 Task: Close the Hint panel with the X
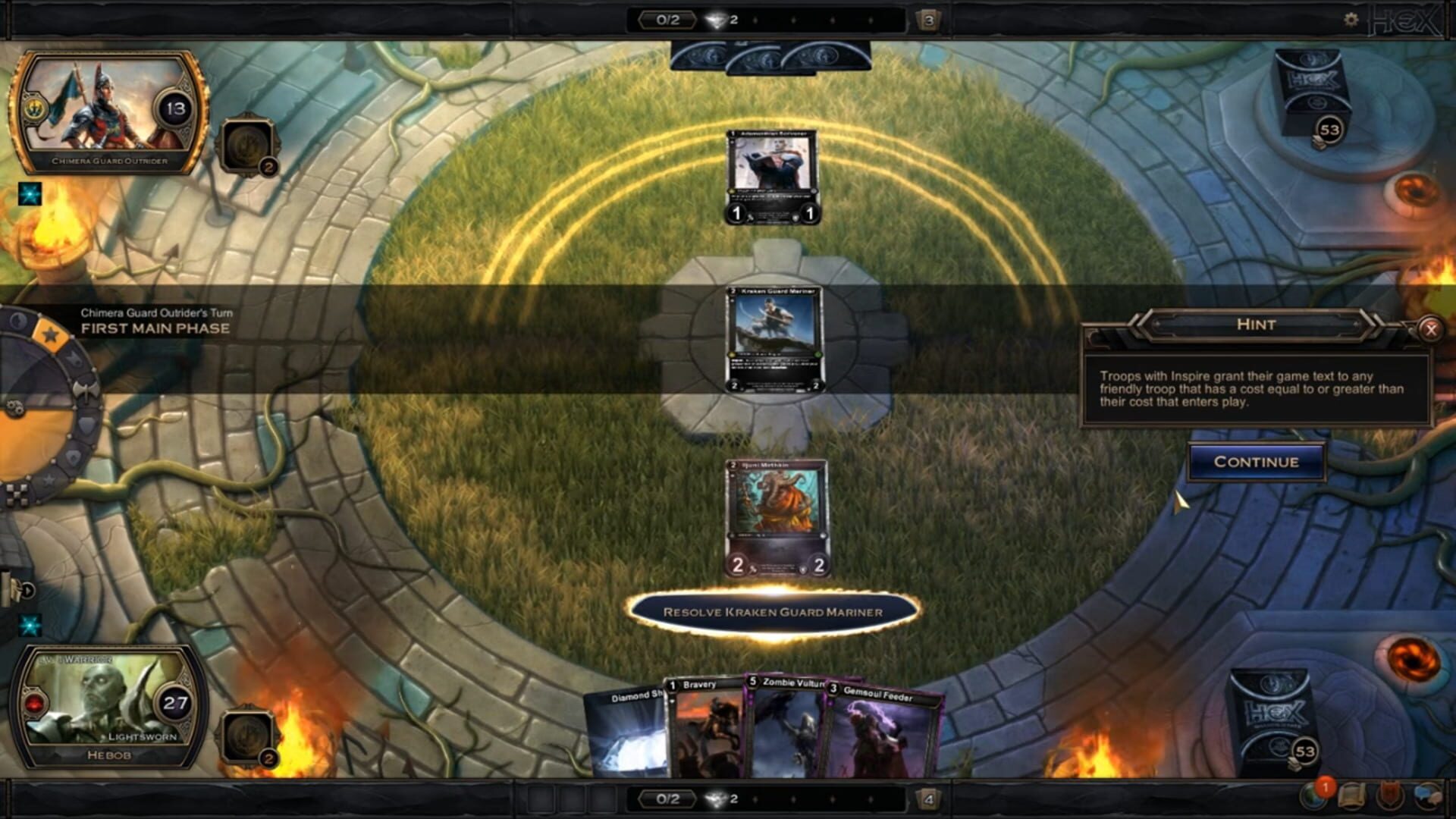click(x=1431, y=329)
